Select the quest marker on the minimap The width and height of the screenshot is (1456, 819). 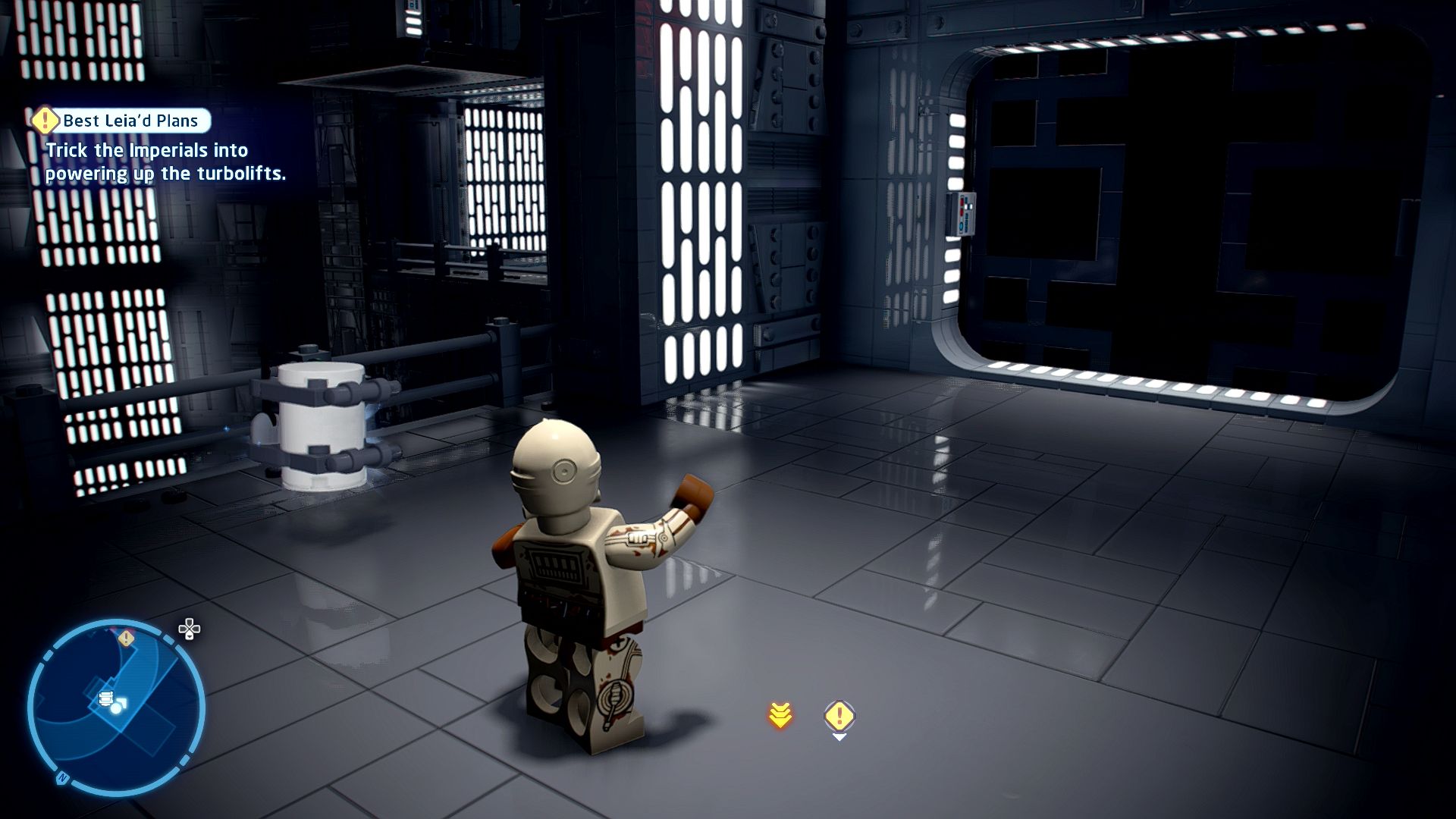coord(127,639)
